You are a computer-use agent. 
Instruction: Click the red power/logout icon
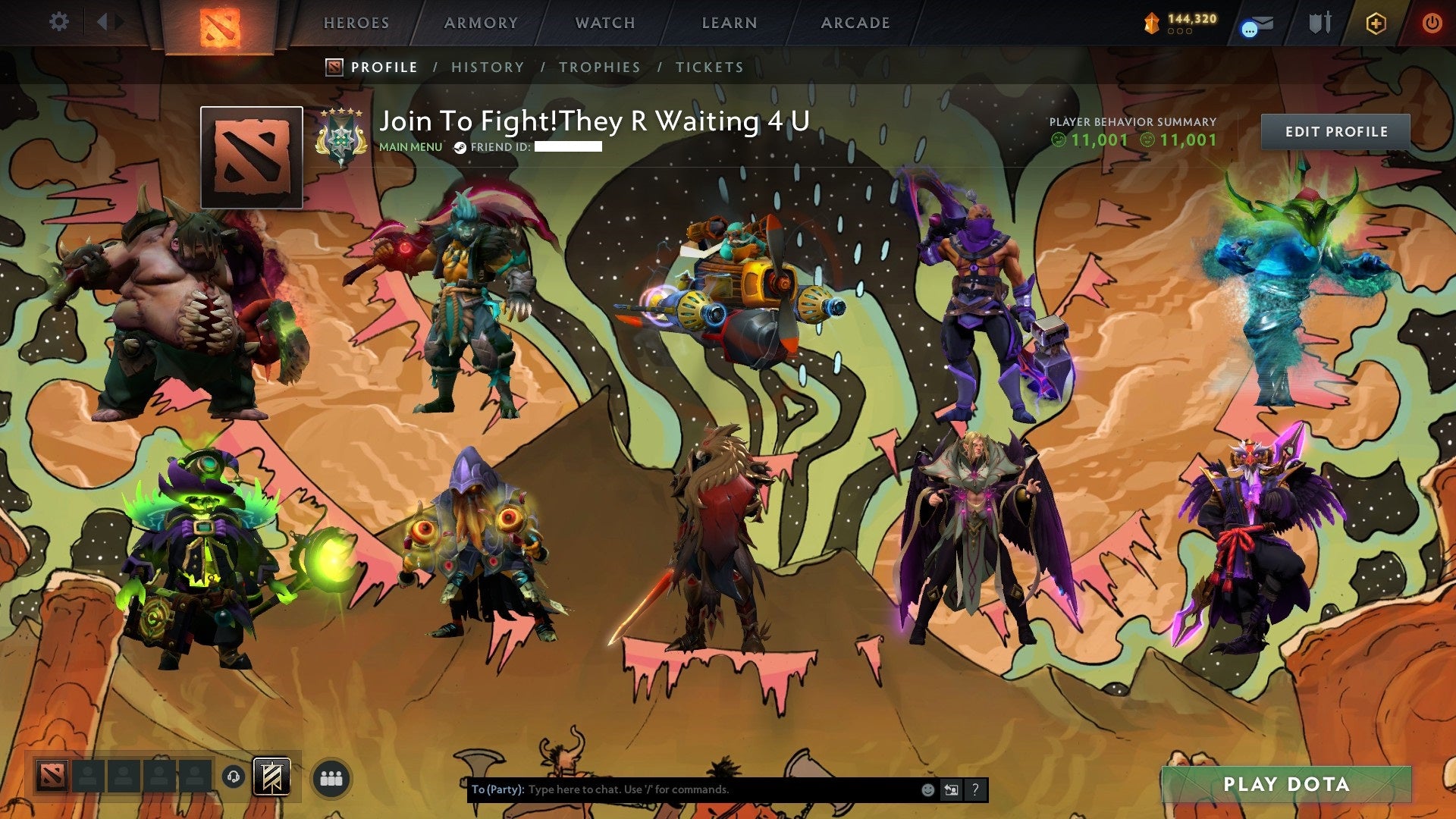1433,23
